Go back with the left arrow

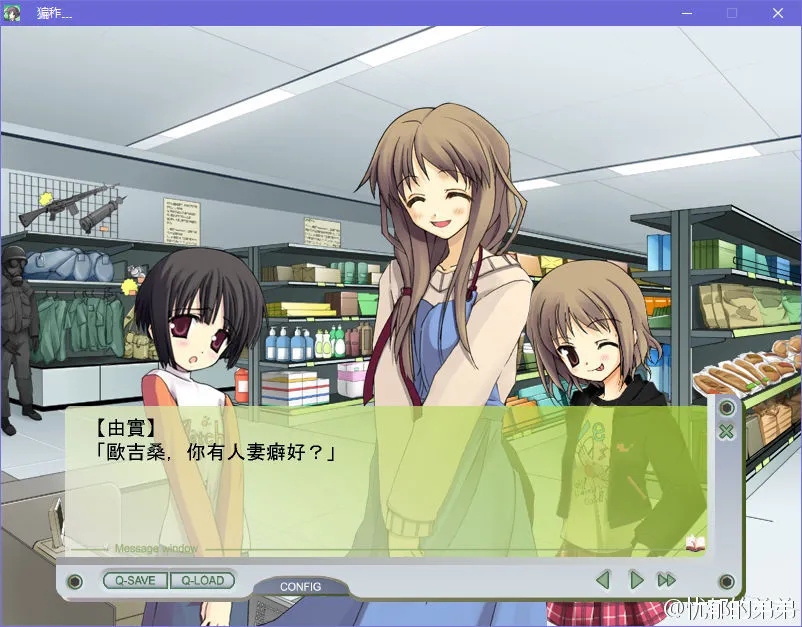[x=602, y=579]
